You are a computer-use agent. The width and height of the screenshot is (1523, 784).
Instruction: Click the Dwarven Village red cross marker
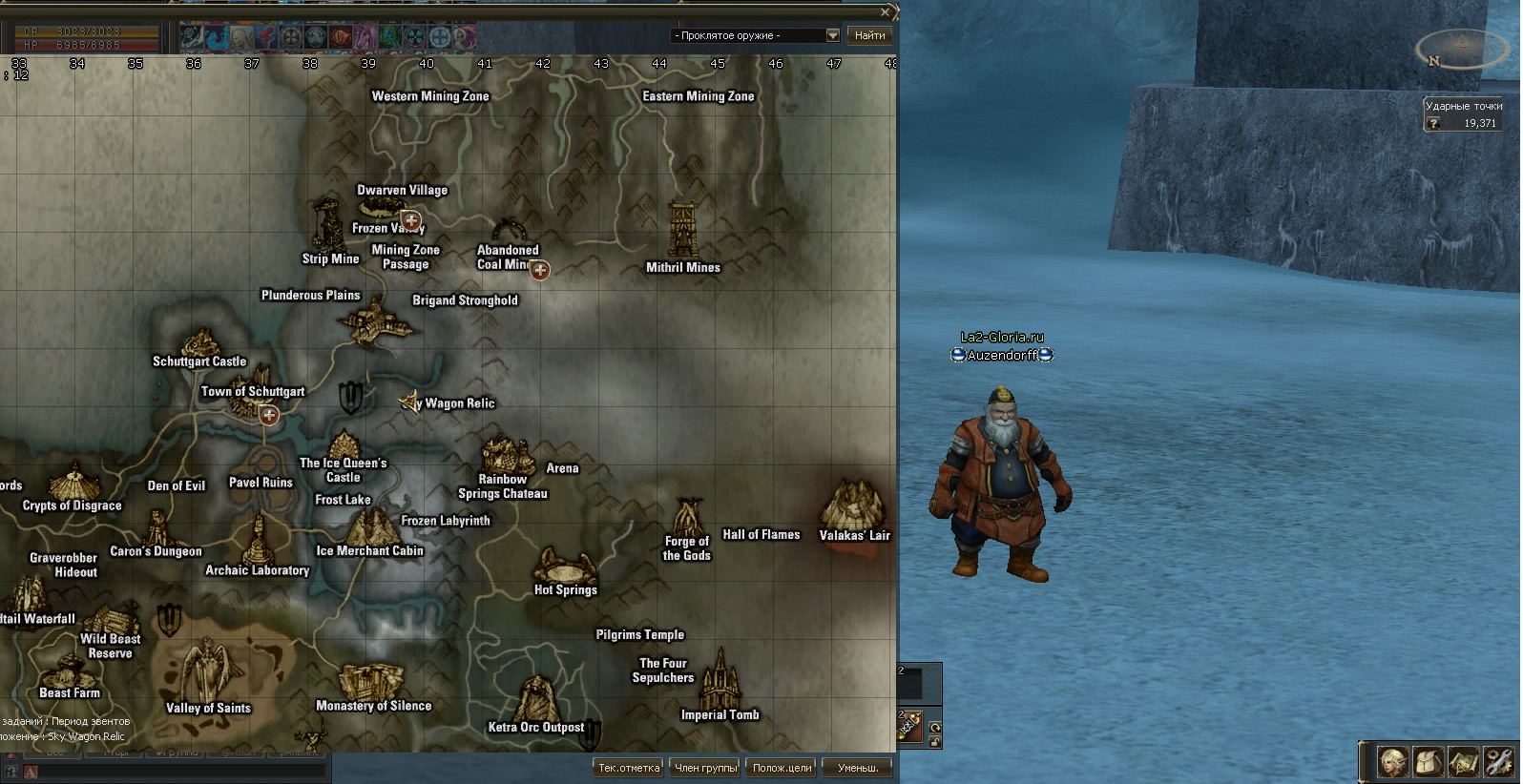click(x=411, y=220)
